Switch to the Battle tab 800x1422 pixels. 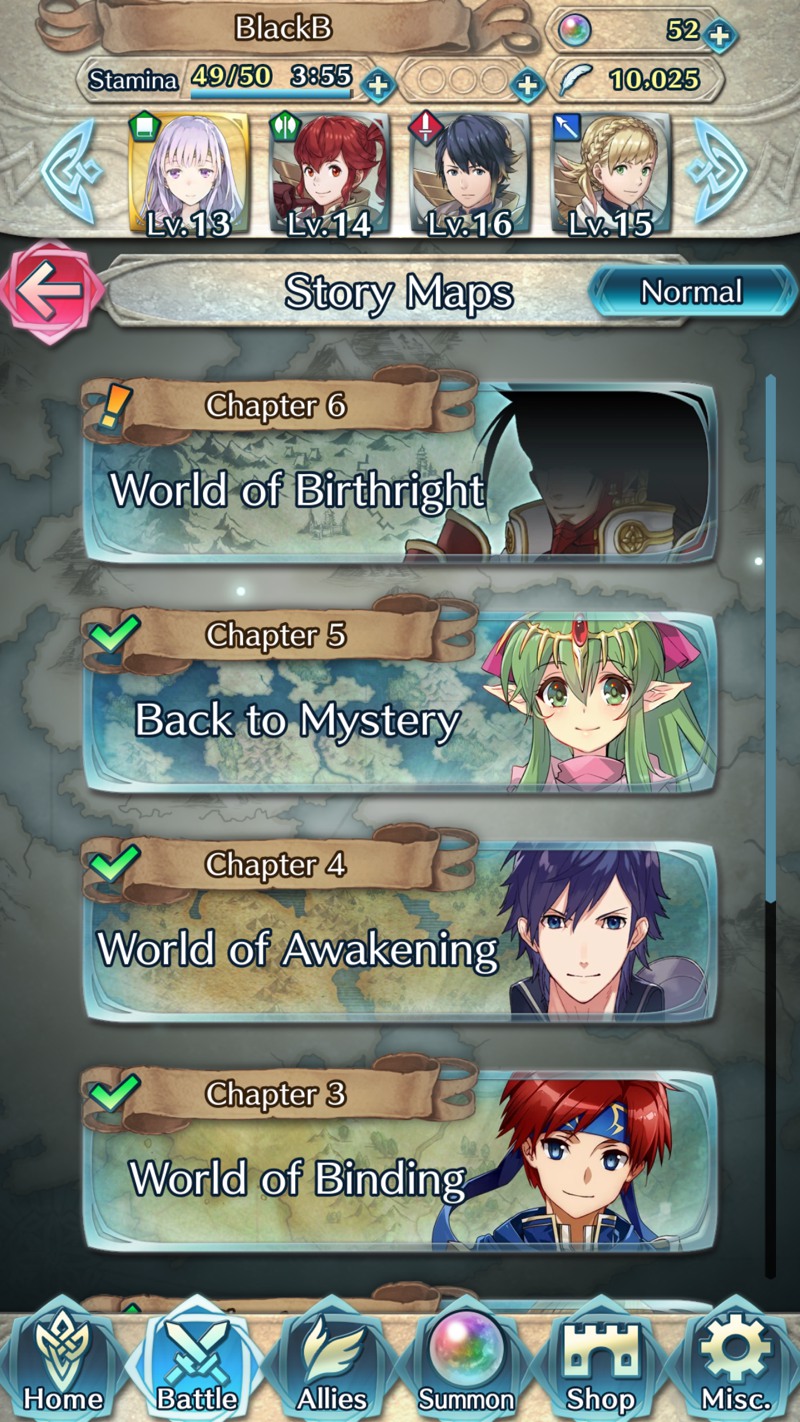coord(197,1366)
